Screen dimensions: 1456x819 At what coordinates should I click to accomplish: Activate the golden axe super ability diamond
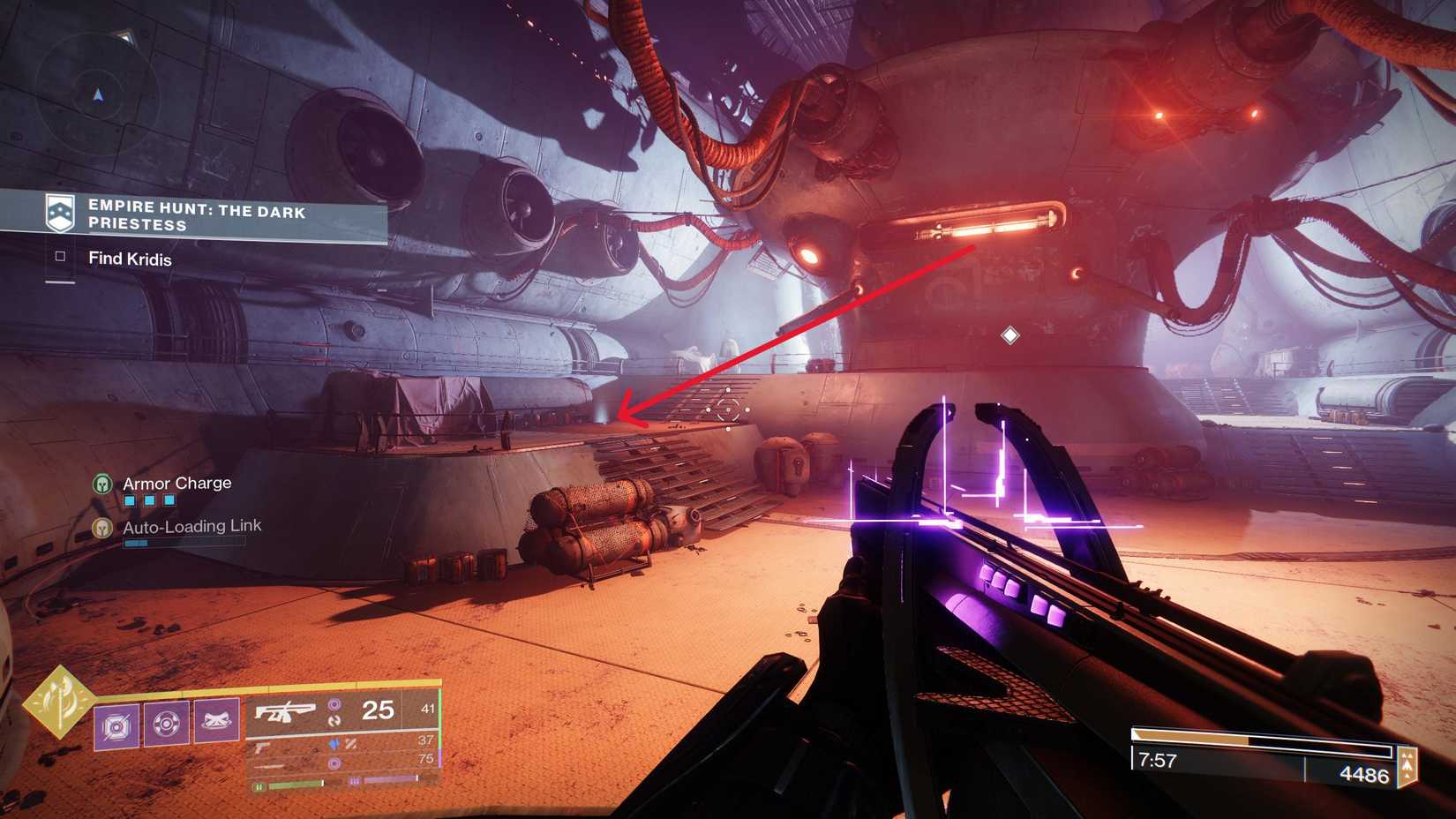pyautogui.click(x=59, y=702)
